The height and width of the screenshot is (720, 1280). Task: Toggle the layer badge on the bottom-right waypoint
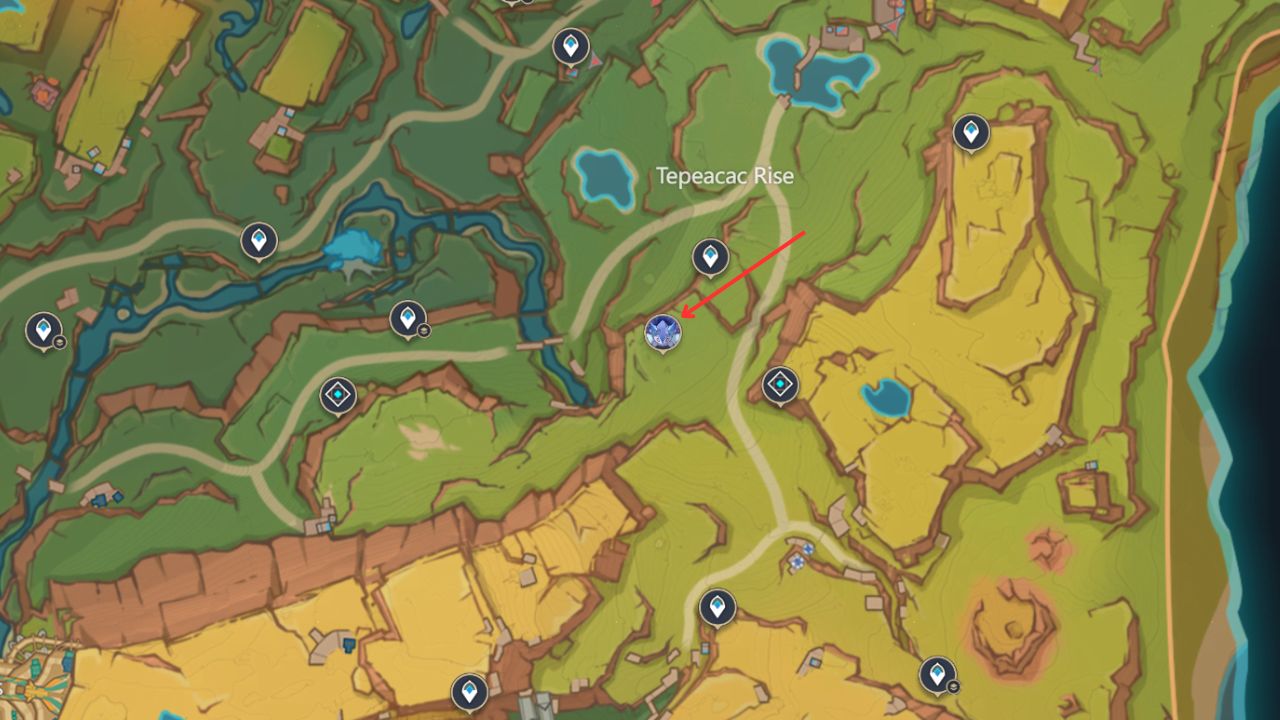[953, 686]
